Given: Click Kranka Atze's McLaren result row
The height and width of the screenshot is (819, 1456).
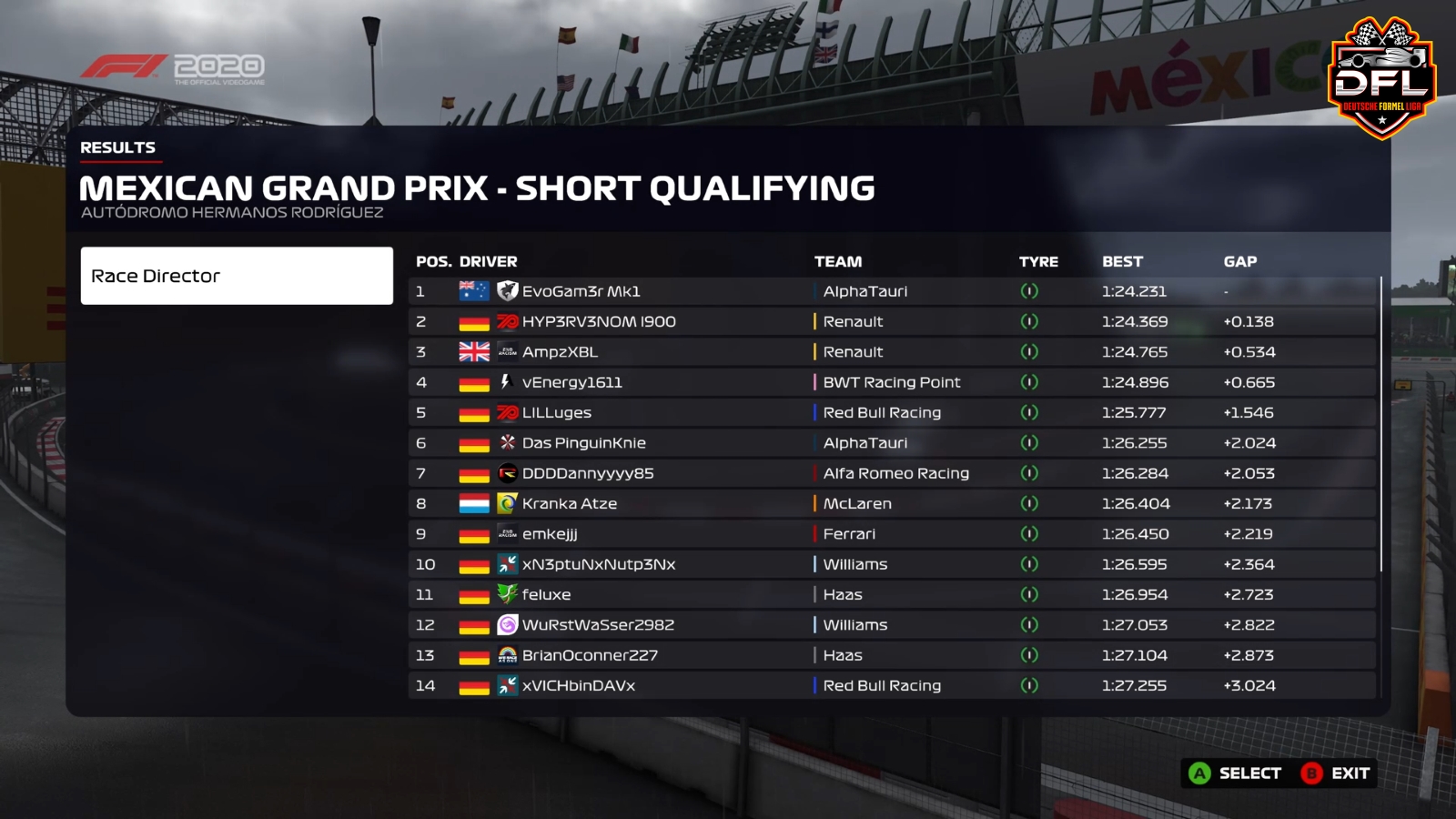Looking at the screenshot, I should [x=569, y=503].
